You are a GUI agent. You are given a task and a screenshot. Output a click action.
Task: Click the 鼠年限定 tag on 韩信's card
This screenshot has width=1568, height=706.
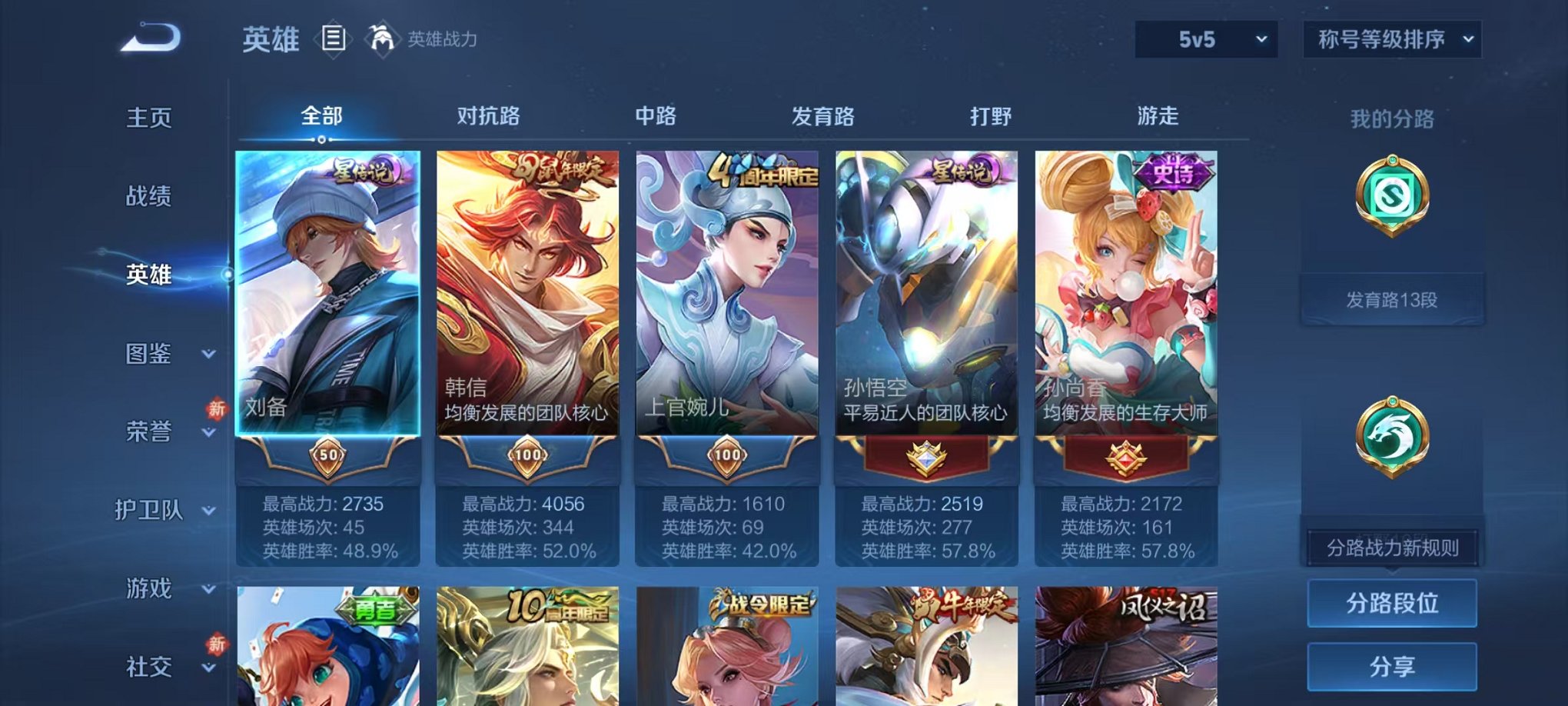pos(556,166)
